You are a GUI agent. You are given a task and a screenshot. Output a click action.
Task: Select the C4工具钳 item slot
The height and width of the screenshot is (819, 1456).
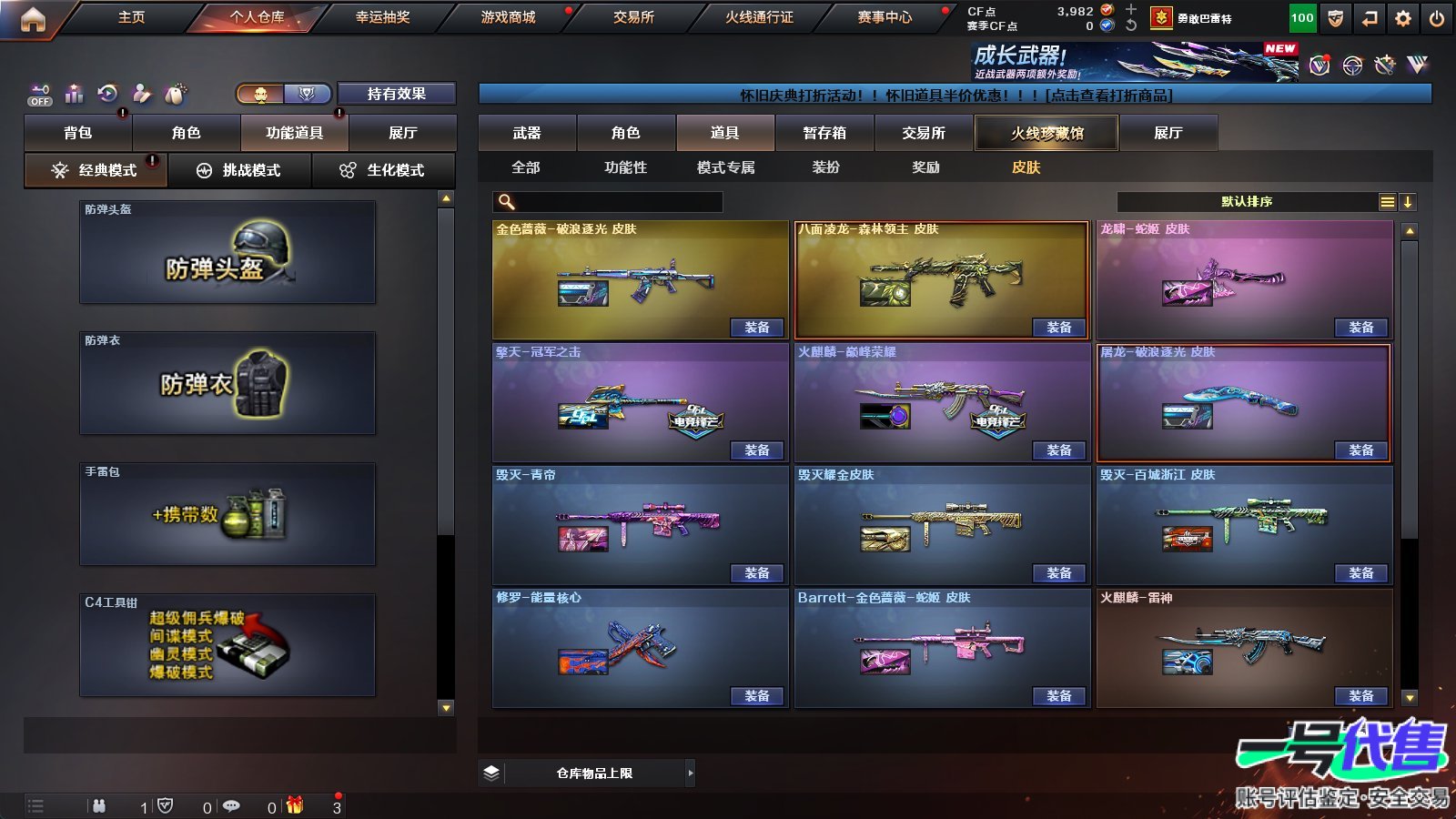pos(227,645)
